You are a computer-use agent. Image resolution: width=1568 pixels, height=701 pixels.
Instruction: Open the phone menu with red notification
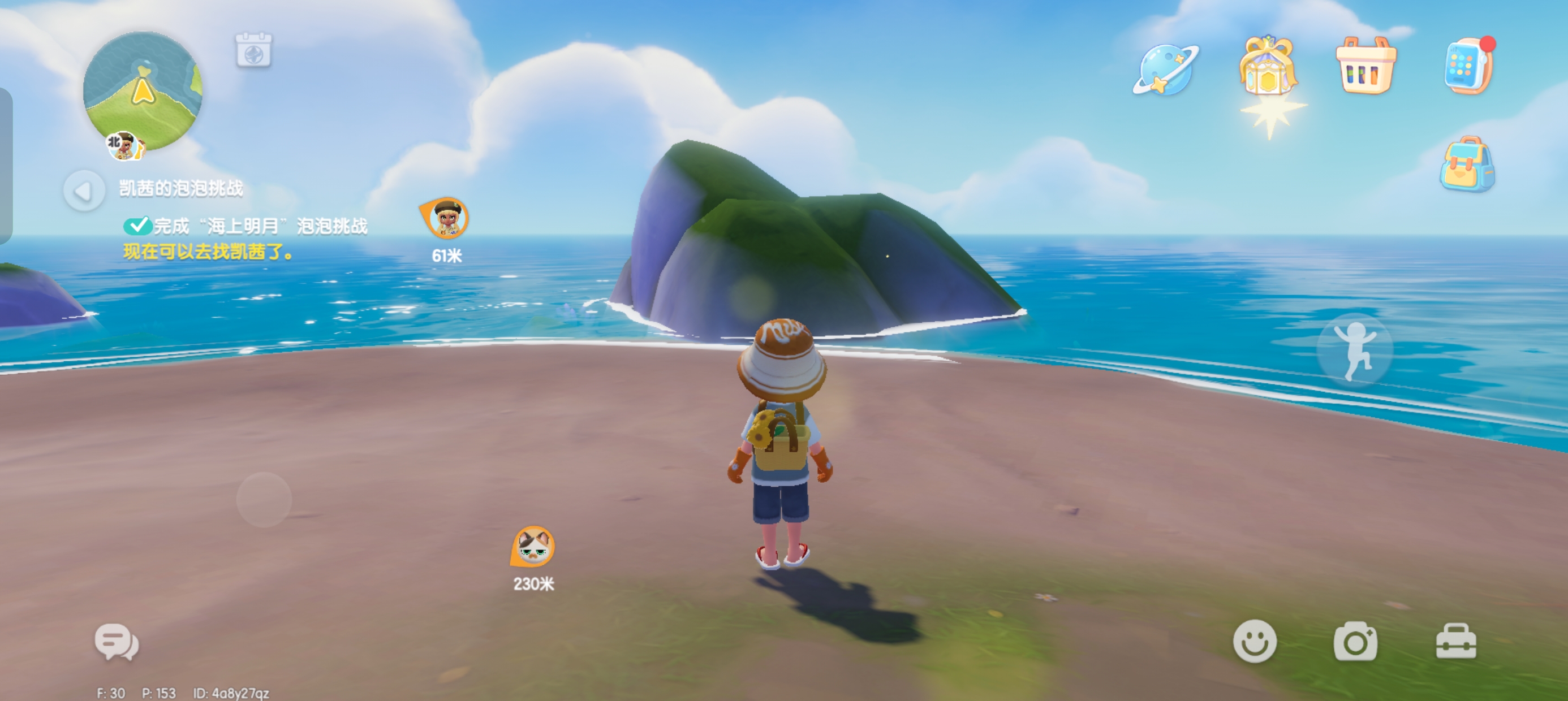coord(1467,67)
